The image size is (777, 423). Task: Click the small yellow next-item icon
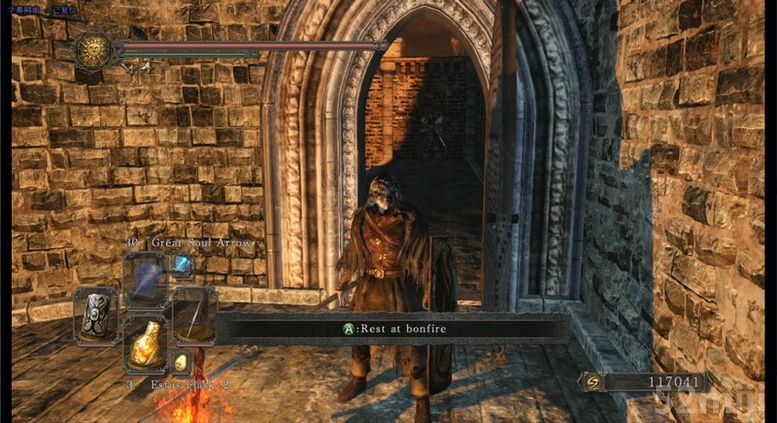(182, 363)
